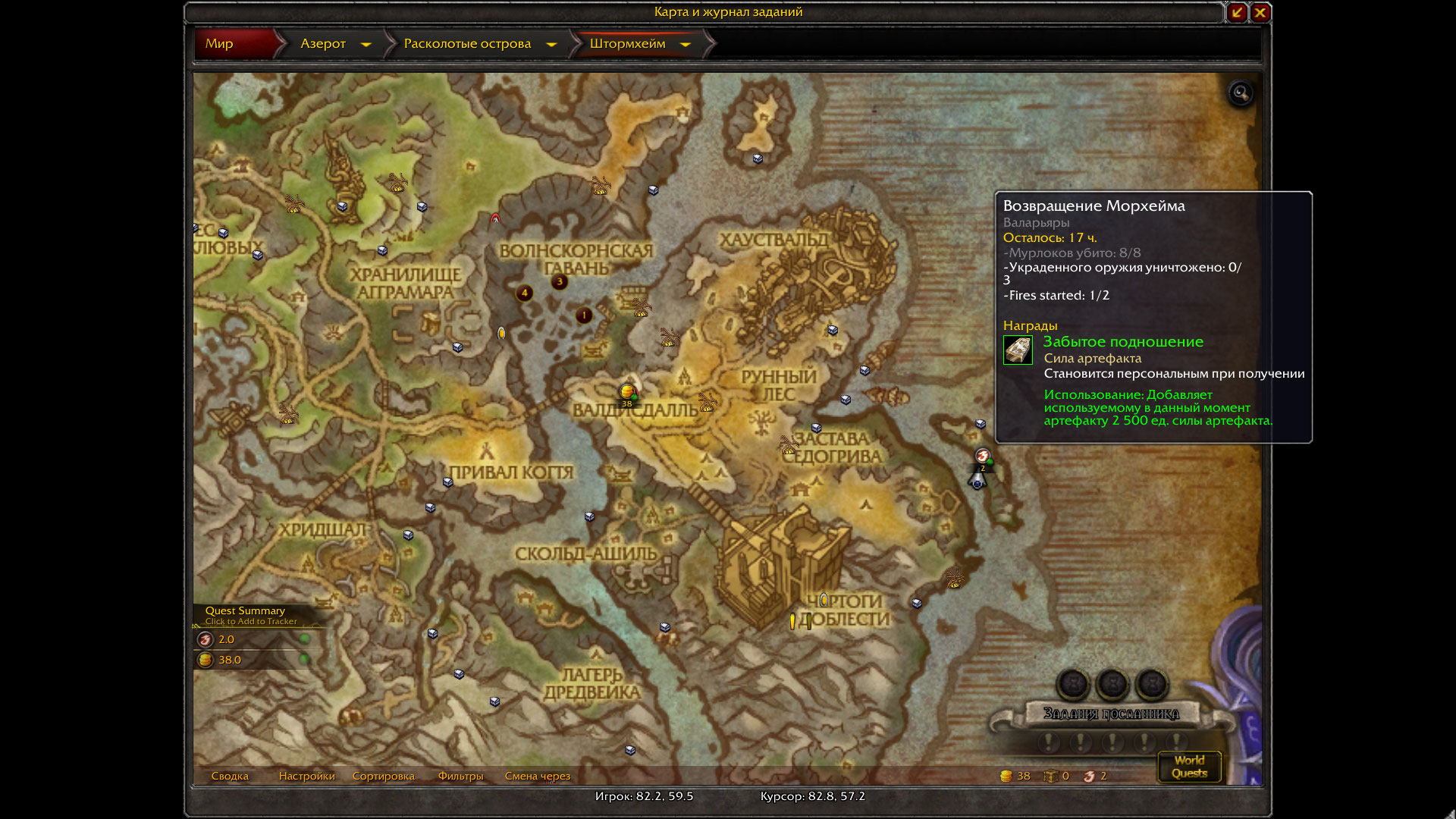The height and width of the screenshot is (819, 1456).
Task: Select the numbered 3 quest marker
Action: pyautogui.click(x=560, y=281)
